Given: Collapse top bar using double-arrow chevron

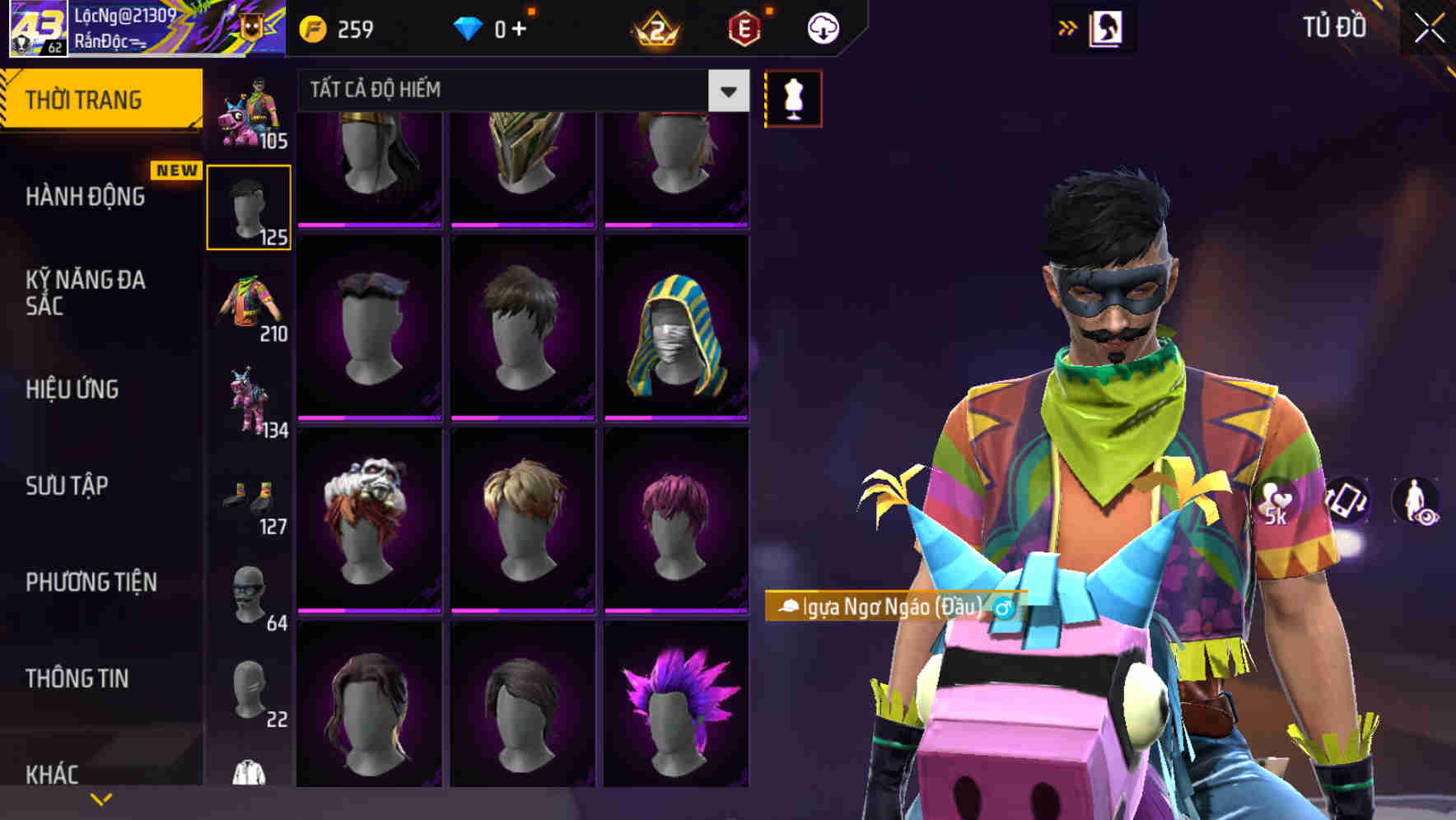Looking at the screenshot, I should click(1068, 27).
